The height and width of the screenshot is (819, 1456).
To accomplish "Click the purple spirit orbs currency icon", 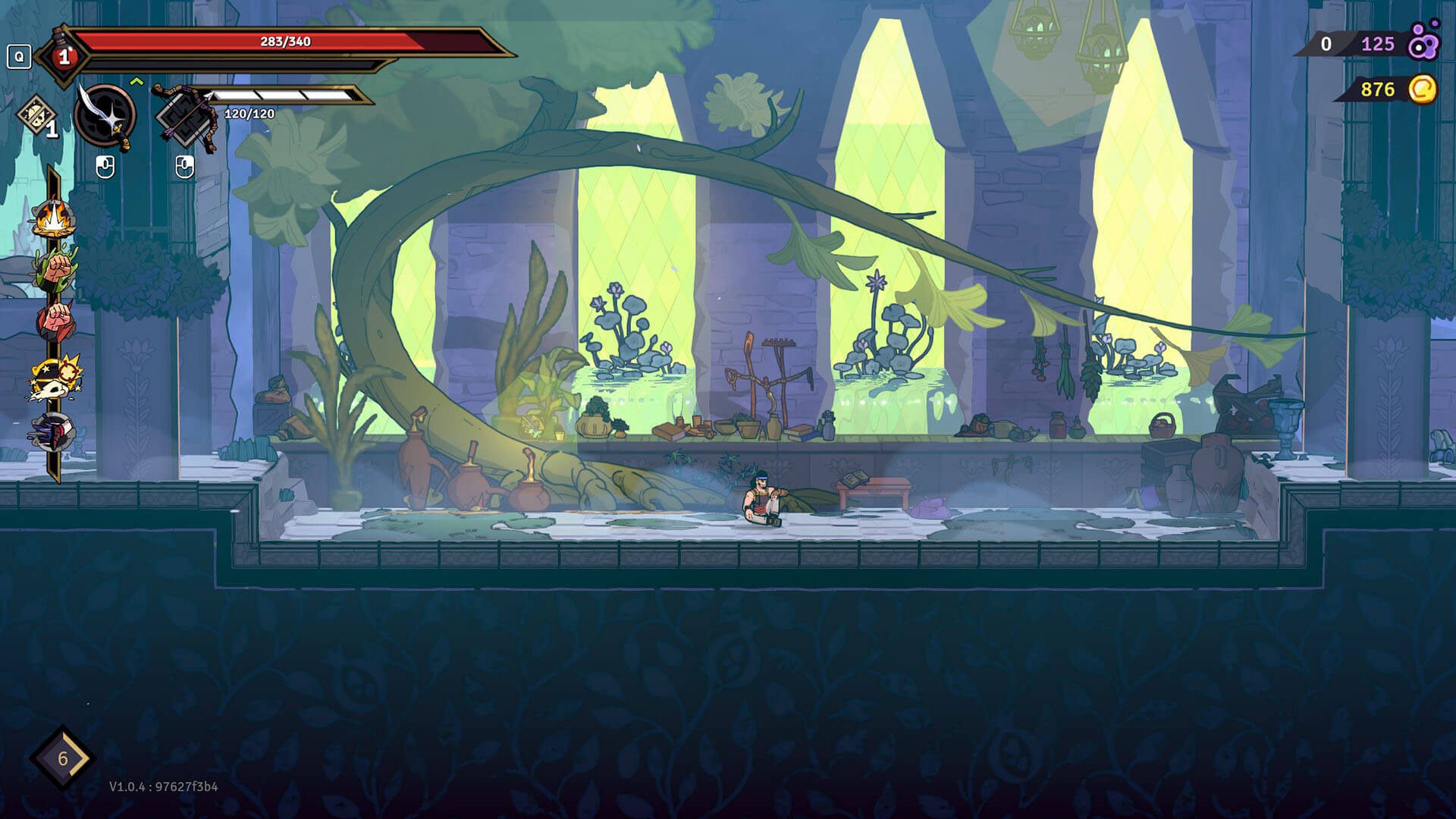I will [x=1423, y=43].
